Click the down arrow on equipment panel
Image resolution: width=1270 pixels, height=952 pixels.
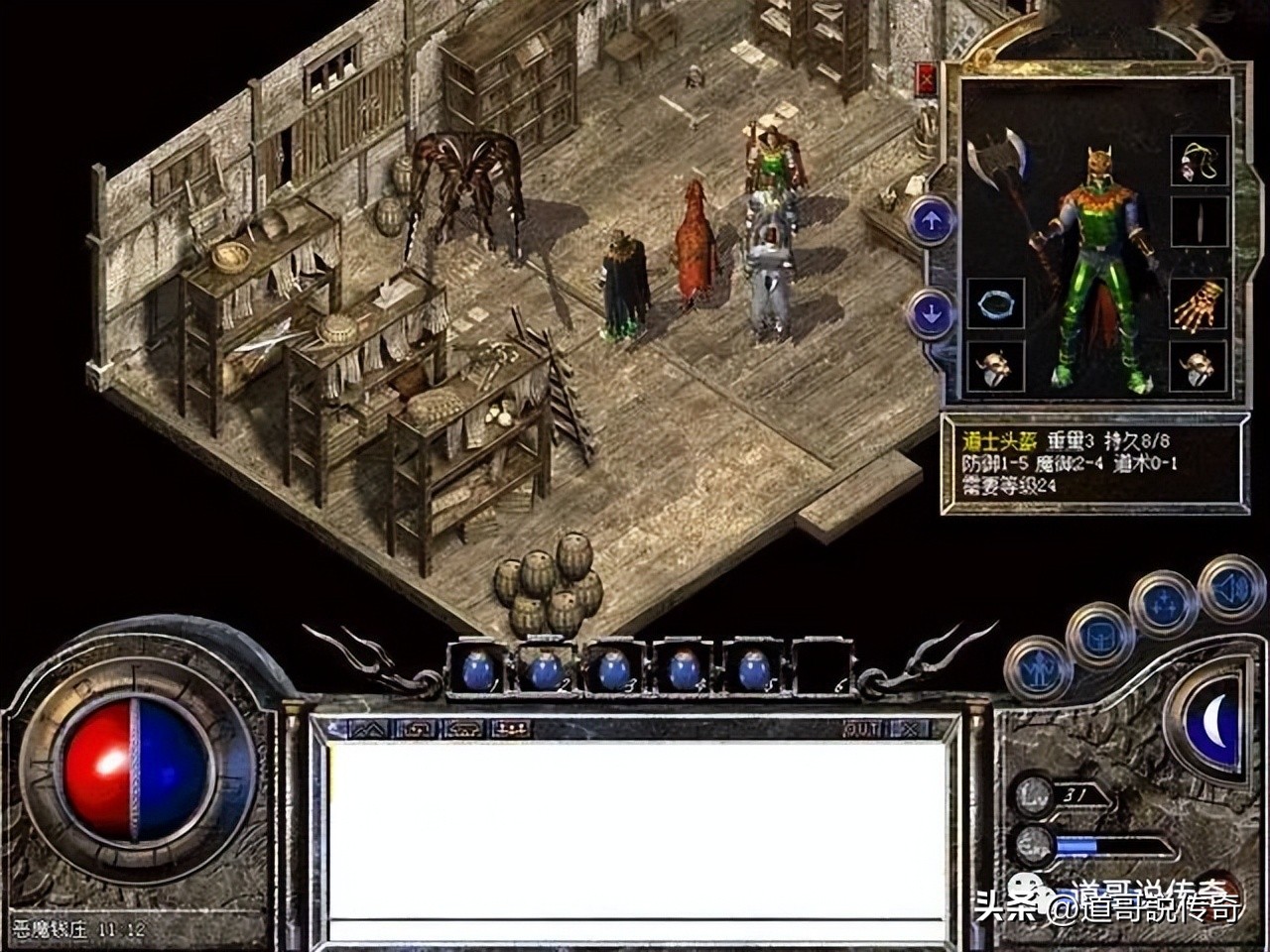(931, 314)
